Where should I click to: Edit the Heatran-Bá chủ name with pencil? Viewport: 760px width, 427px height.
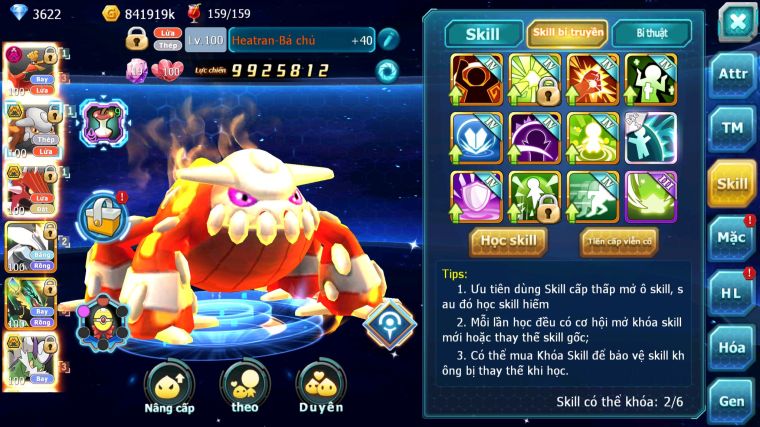tap(389, 40)
